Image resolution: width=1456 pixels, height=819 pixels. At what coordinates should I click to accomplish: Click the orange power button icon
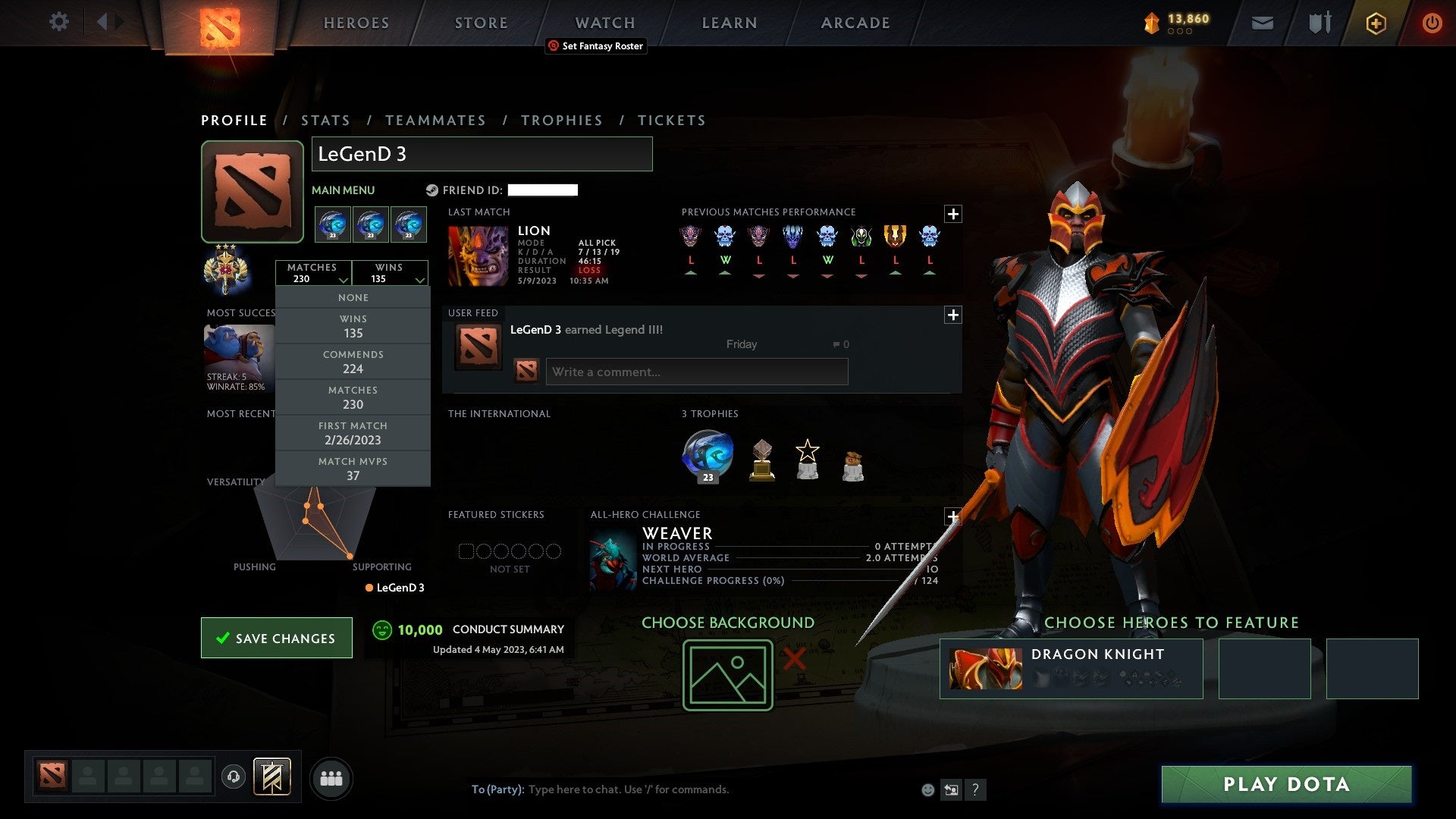coord(1433,23)
